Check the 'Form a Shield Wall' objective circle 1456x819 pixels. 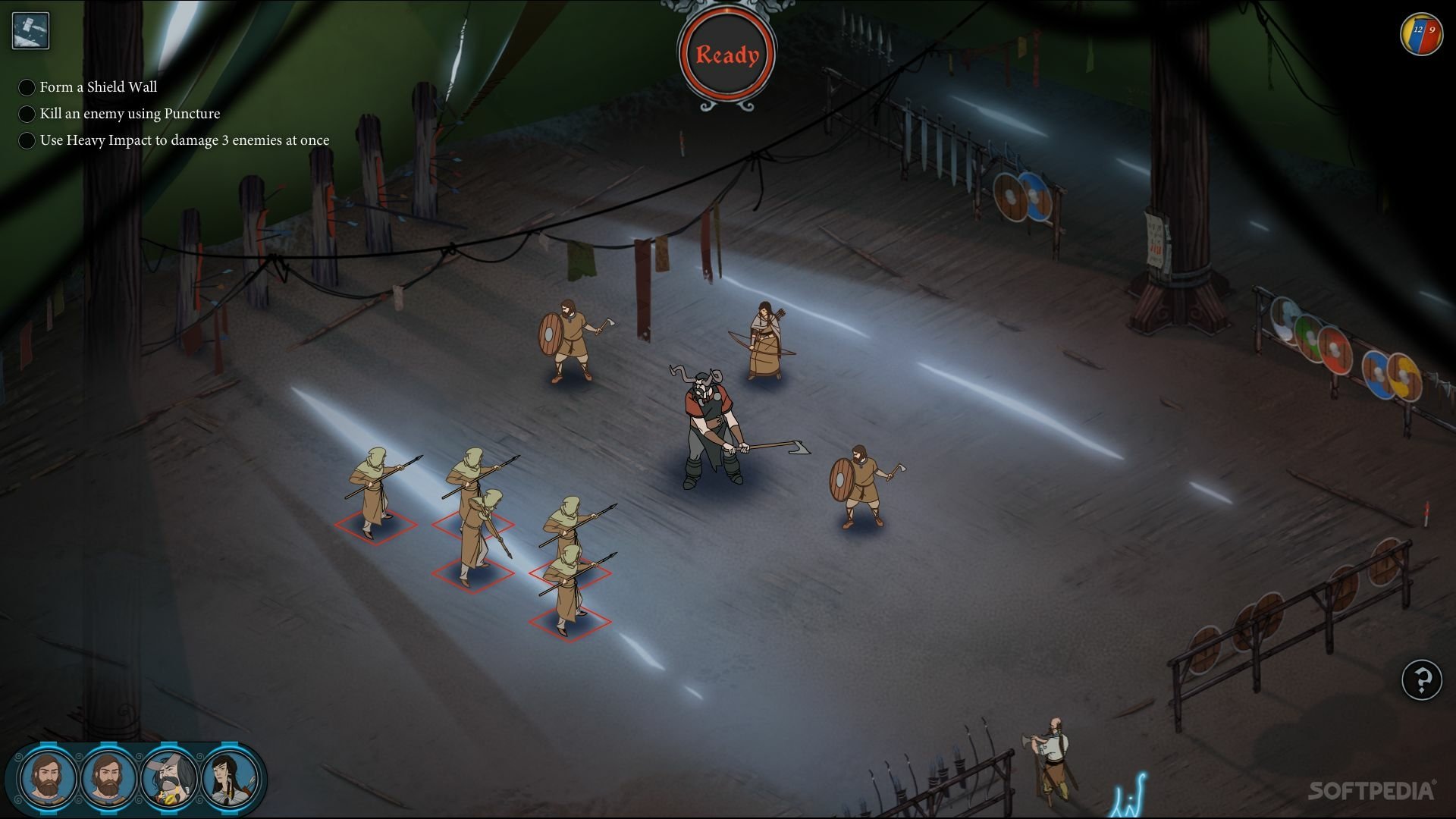[27, 87]
